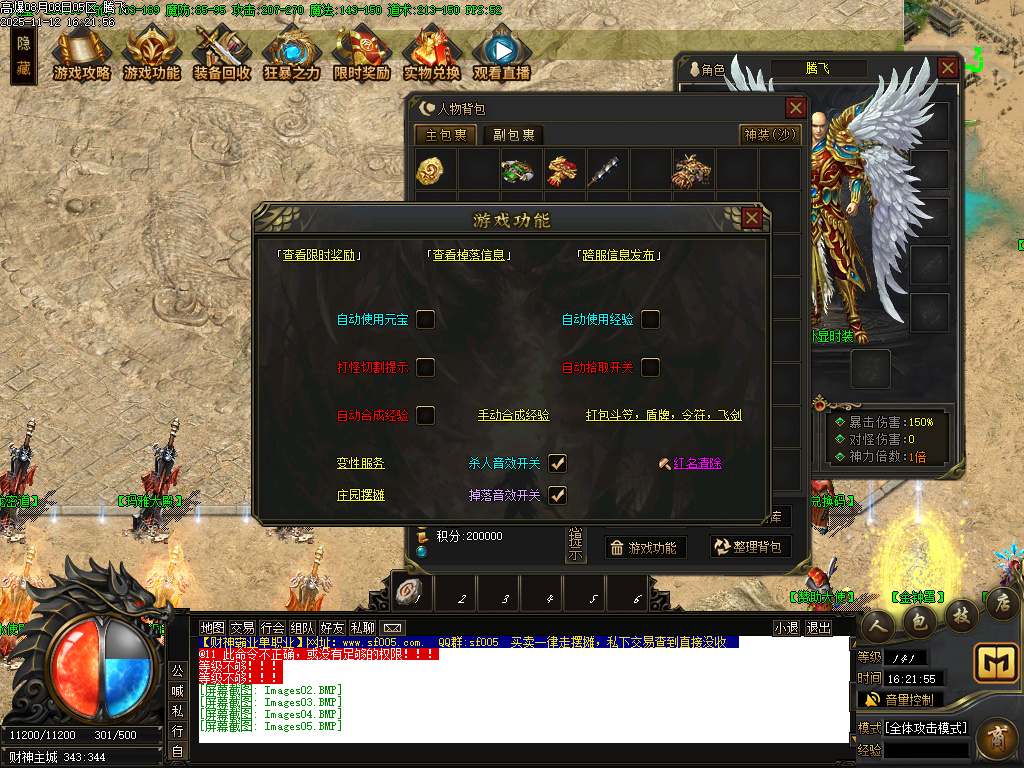
Task: Hide the top bar with 隐藏 button
Action: pos(24,56)
